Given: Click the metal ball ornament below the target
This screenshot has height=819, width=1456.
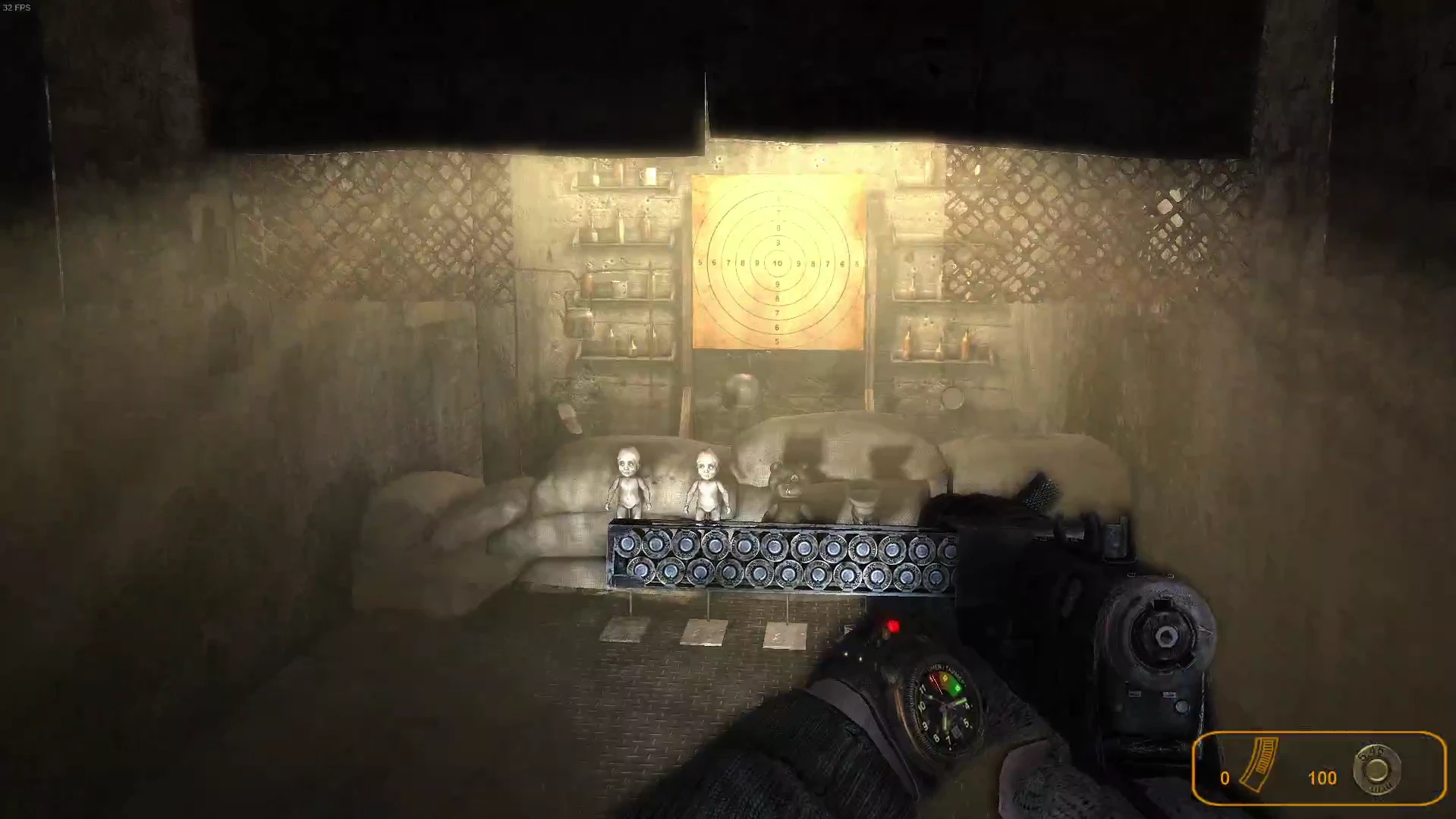Looking at the screenshot, I should coord(742,389).
